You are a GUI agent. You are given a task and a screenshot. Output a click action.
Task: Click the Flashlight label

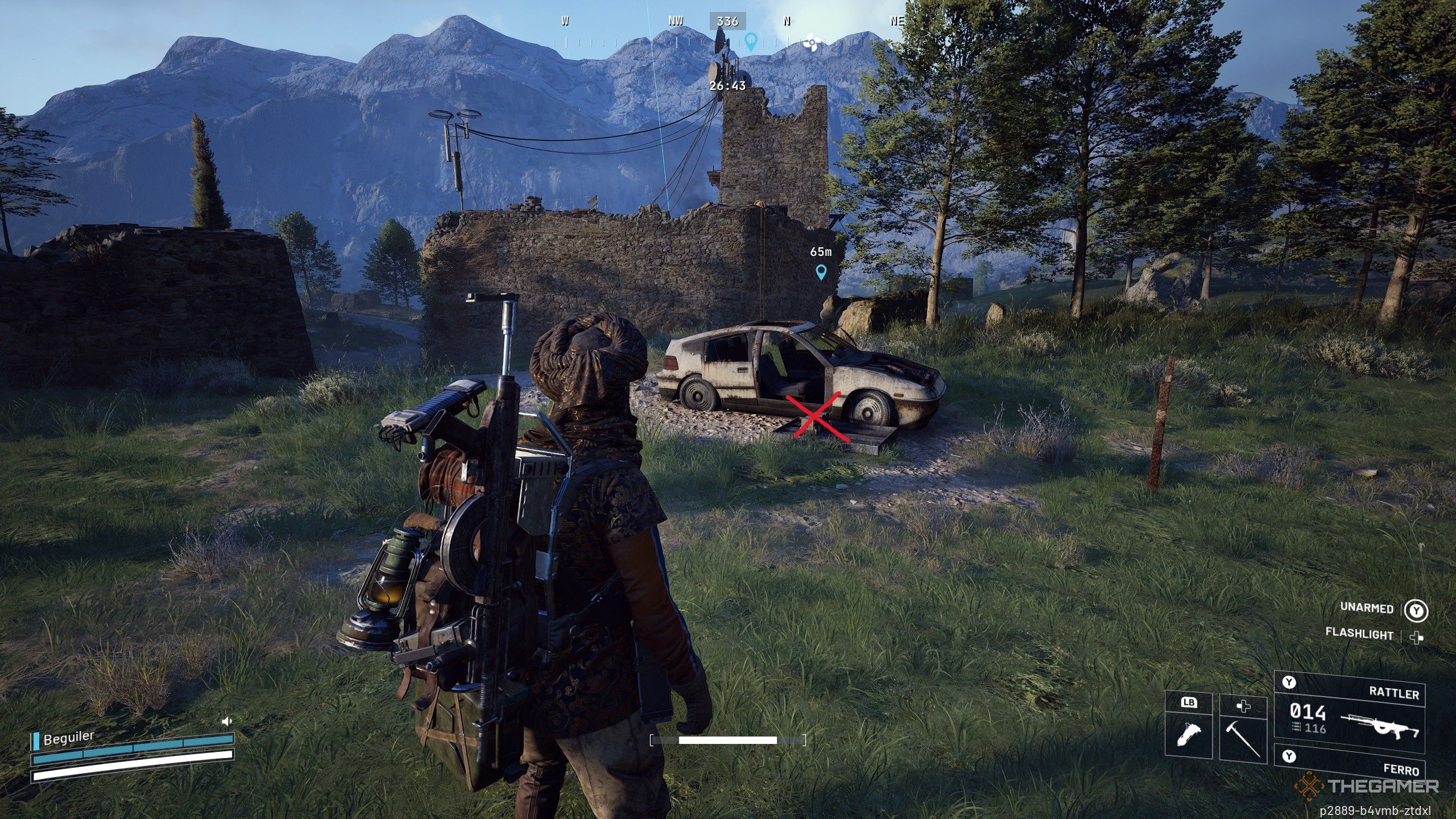1359,634
